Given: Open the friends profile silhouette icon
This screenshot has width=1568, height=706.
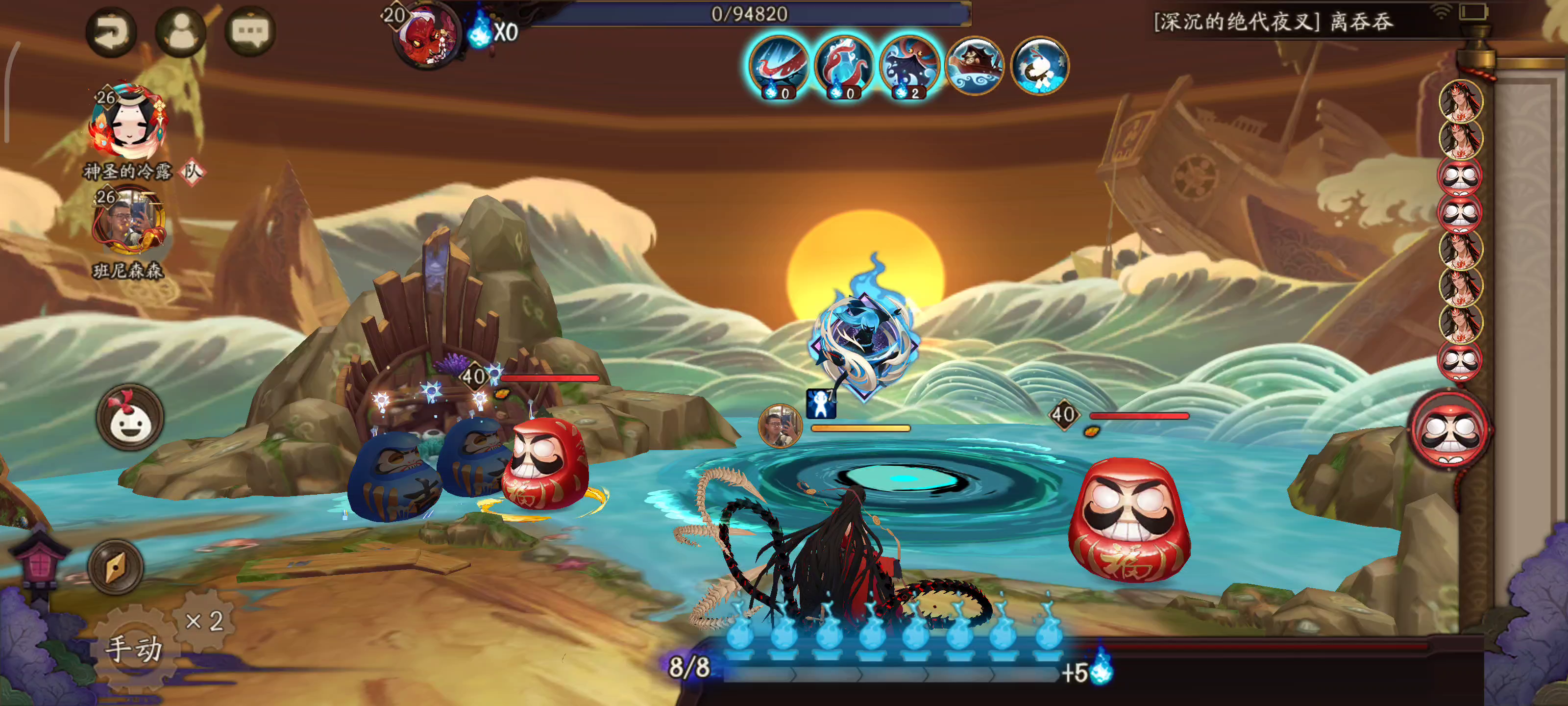Looking at the screenshot, I should pos(181,32).
